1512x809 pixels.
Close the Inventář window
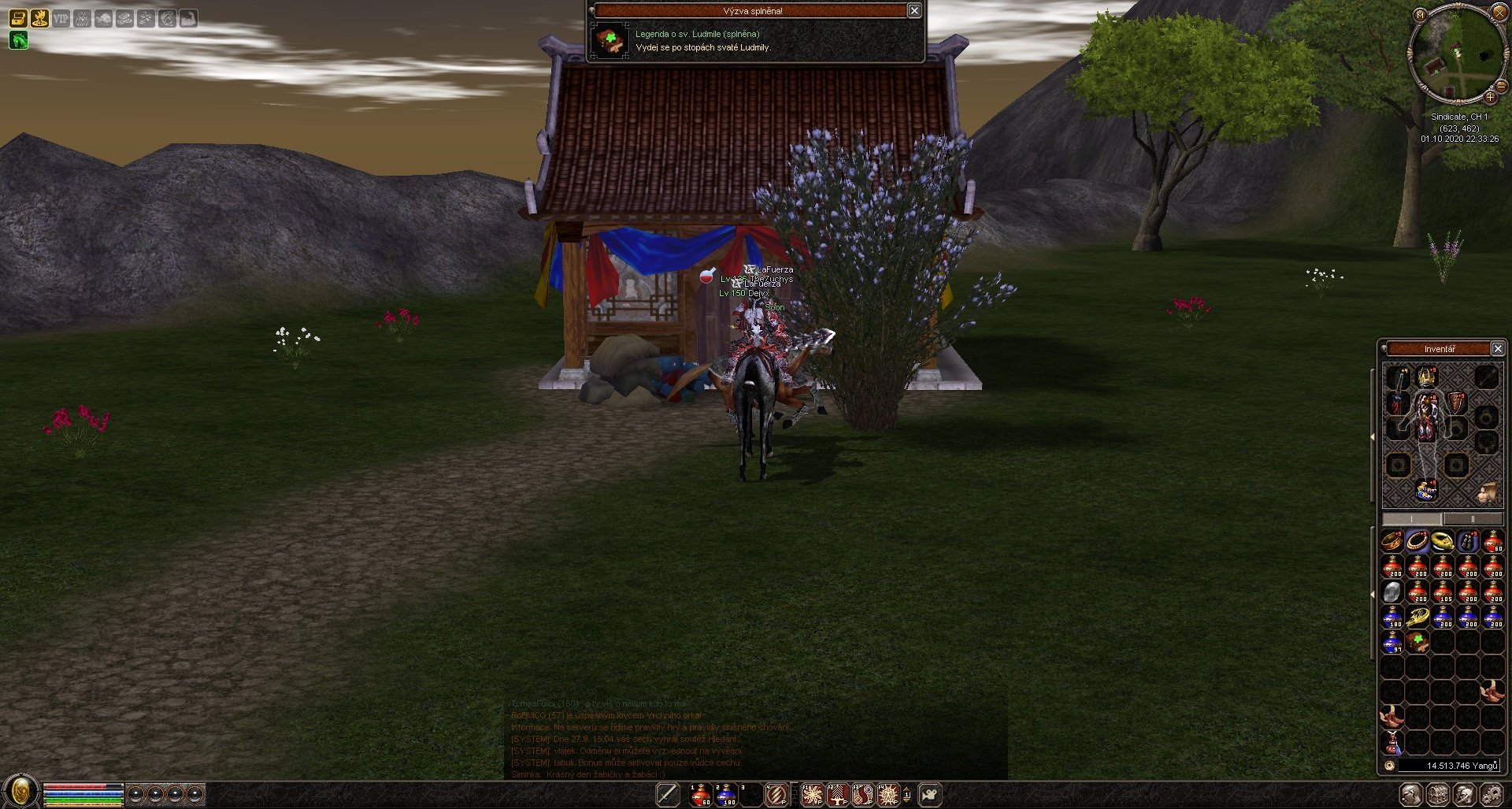[x=1498, y=349]
